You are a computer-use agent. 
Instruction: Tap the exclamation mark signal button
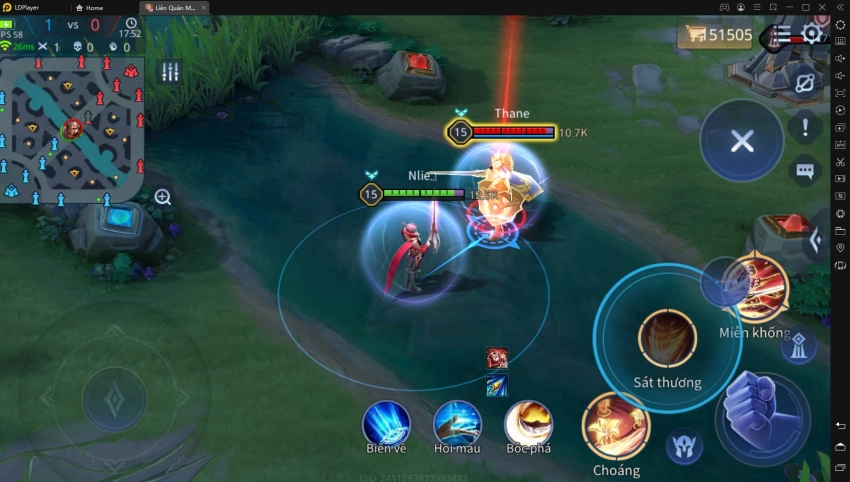click(x=805, y=127)
